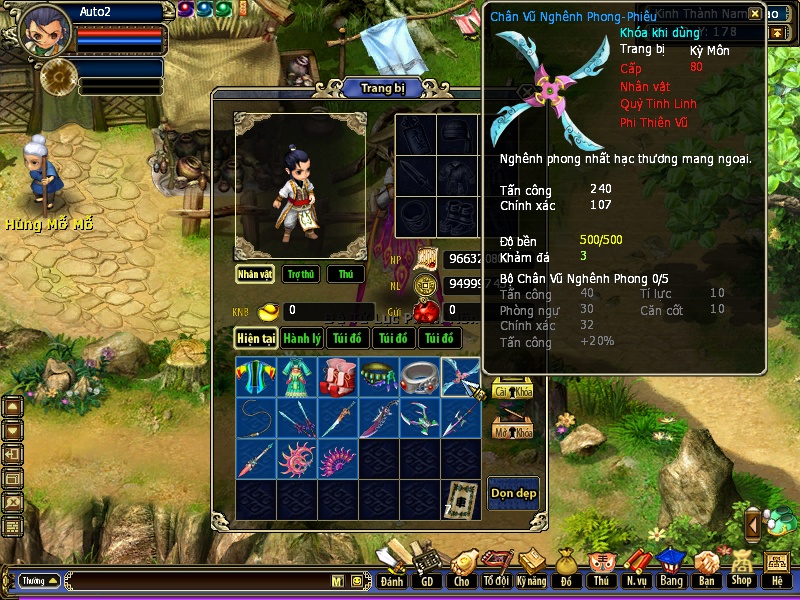The image size is (800, 600).
Task: Select the Hiện tại inventory tab
Action: coord(255,339)
